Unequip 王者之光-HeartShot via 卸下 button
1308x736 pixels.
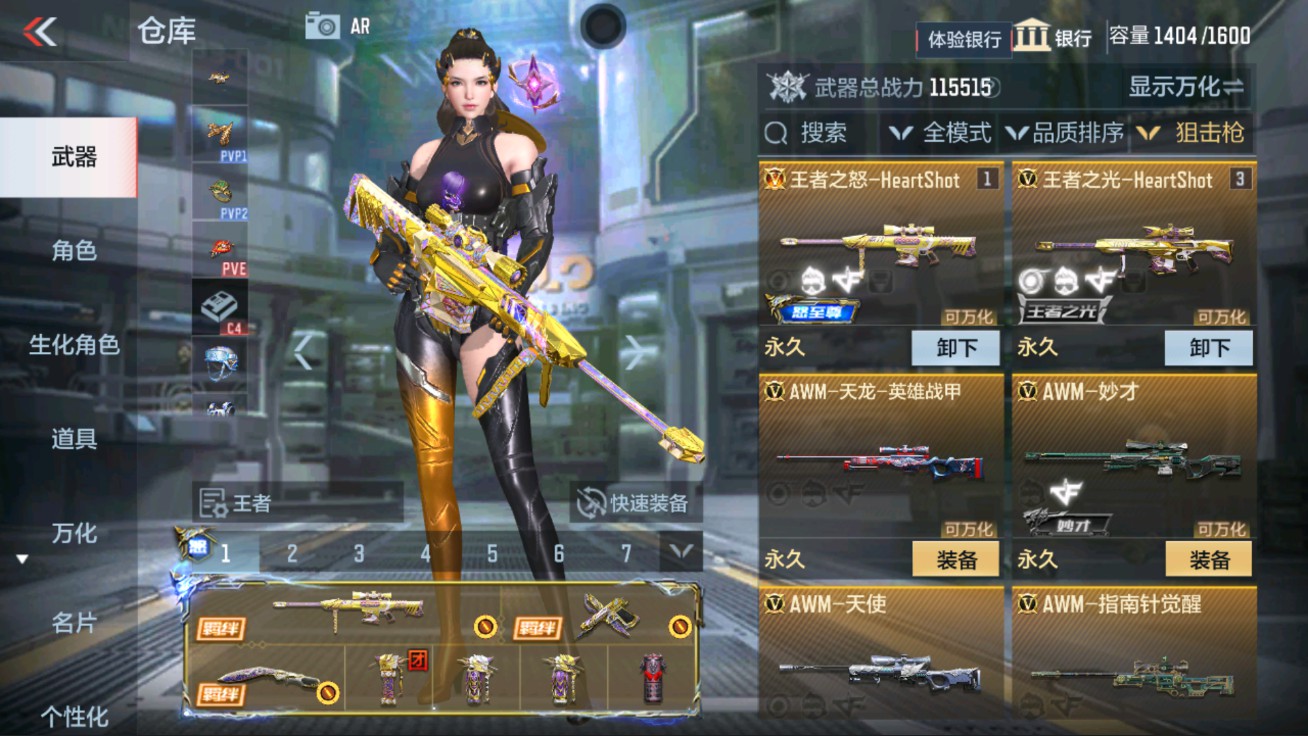(1209, 348)
